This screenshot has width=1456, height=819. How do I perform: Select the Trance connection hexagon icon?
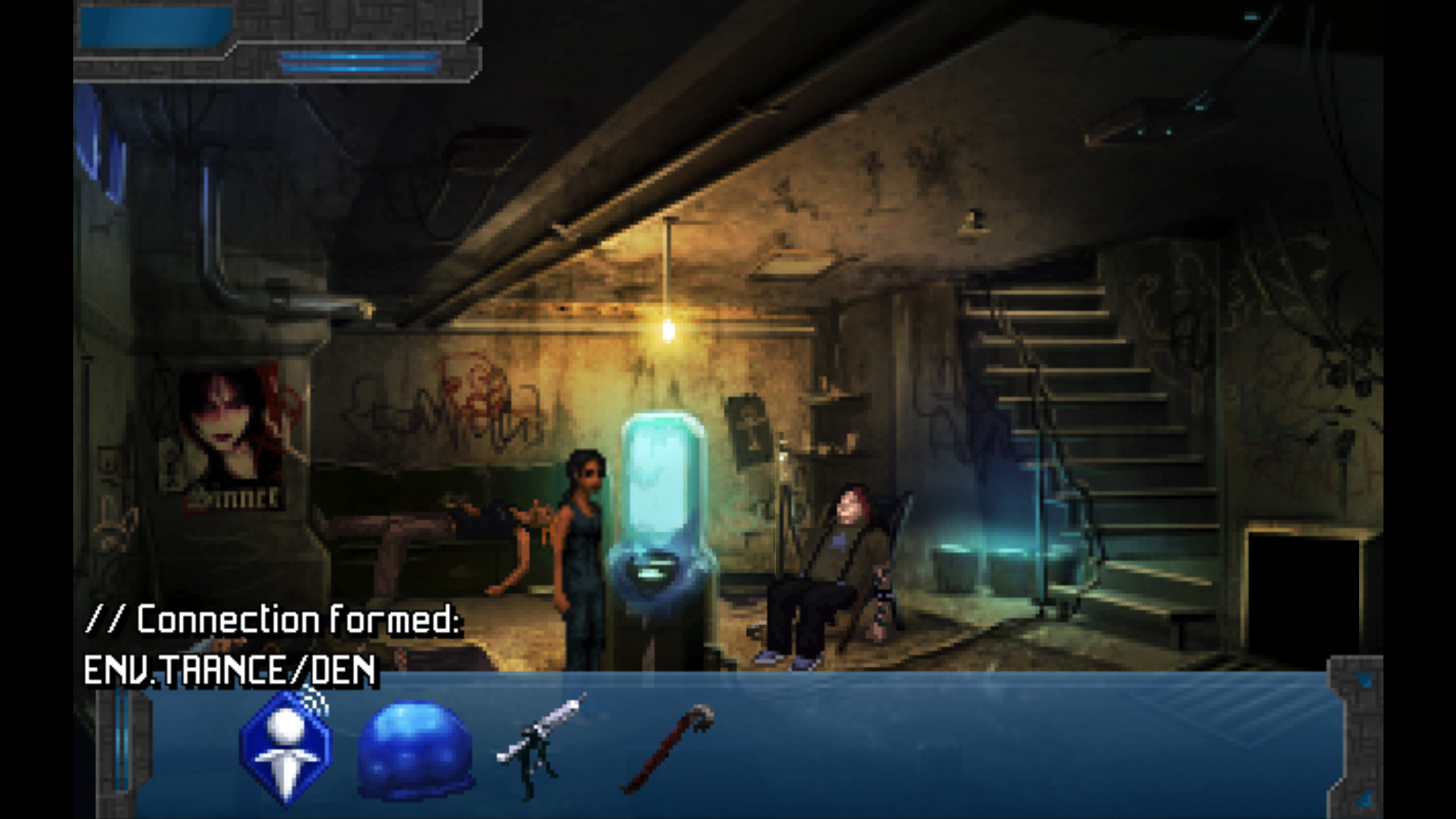point(286,748)
